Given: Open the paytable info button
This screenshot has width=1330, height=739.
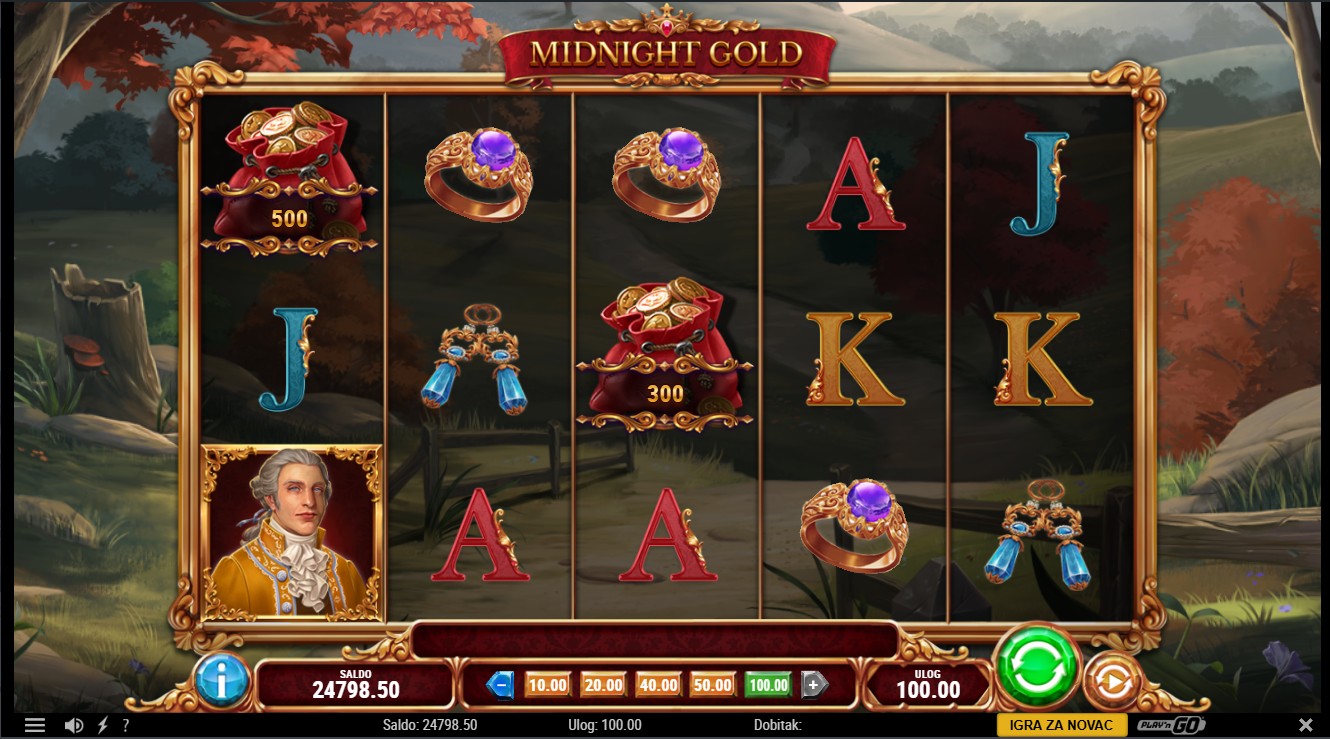Looking at the screenshot, I should 221,680.
